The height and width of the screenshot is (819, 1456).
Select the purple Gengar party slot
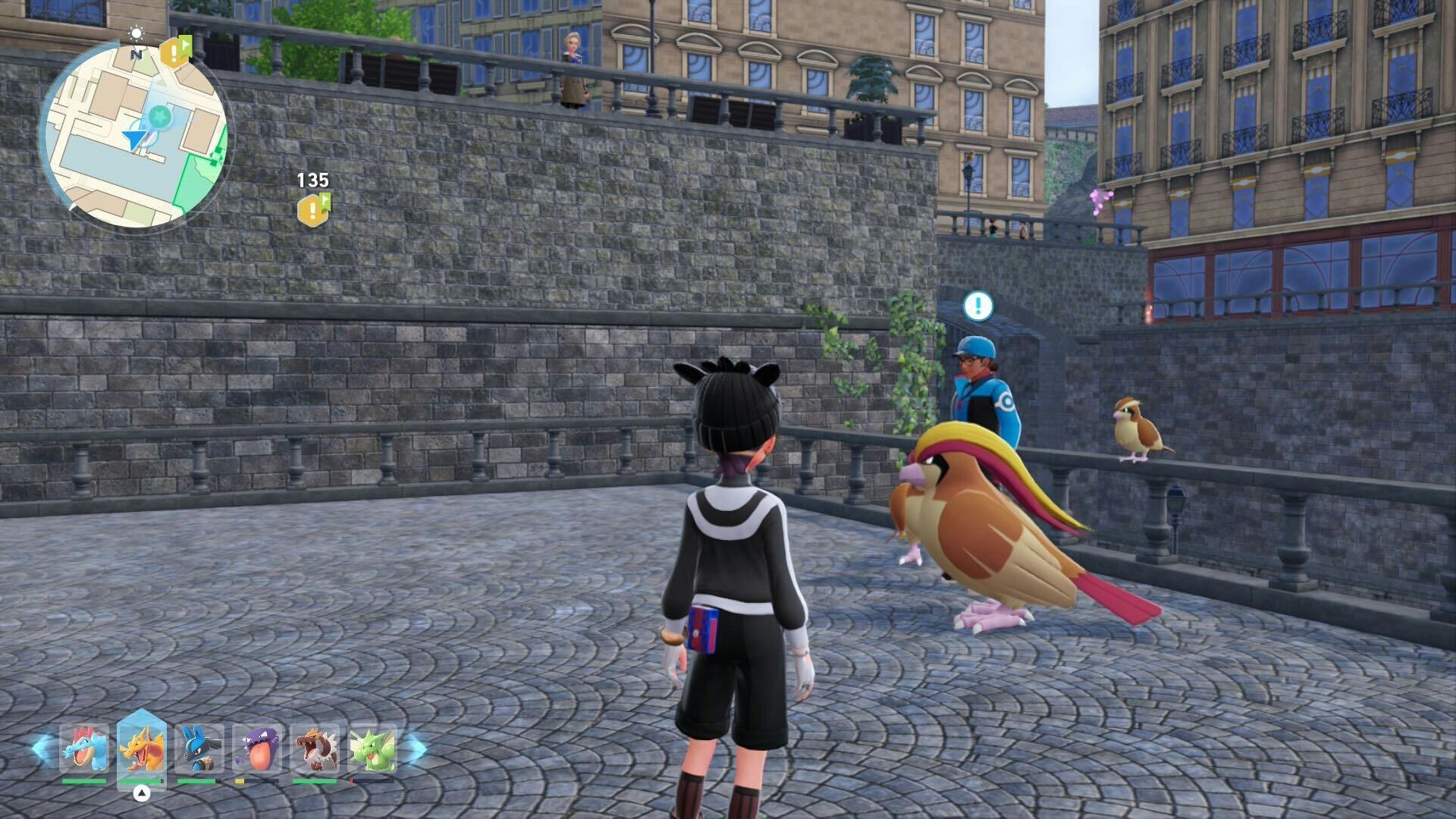(257, 749)
